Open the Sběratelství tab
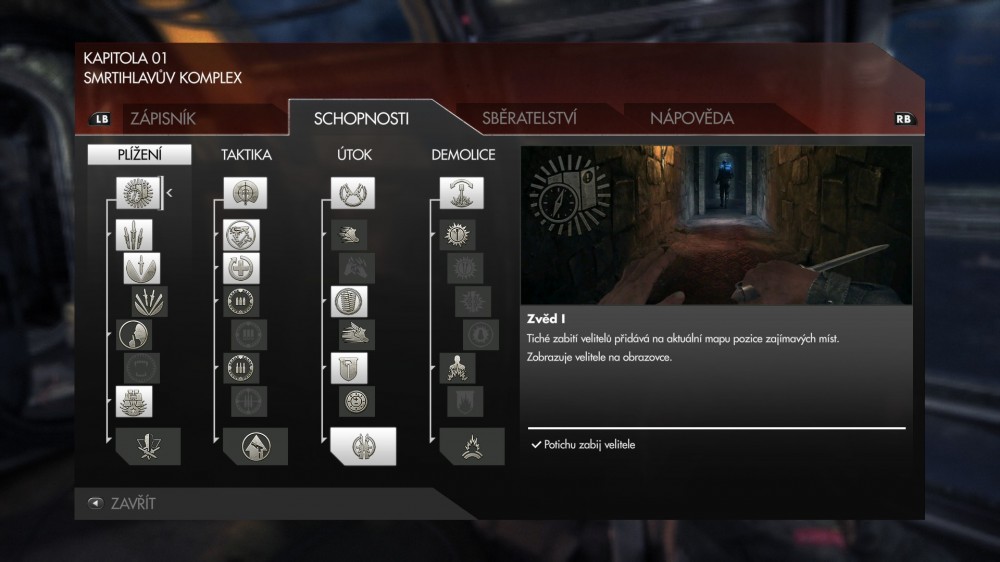 point(529,118)
